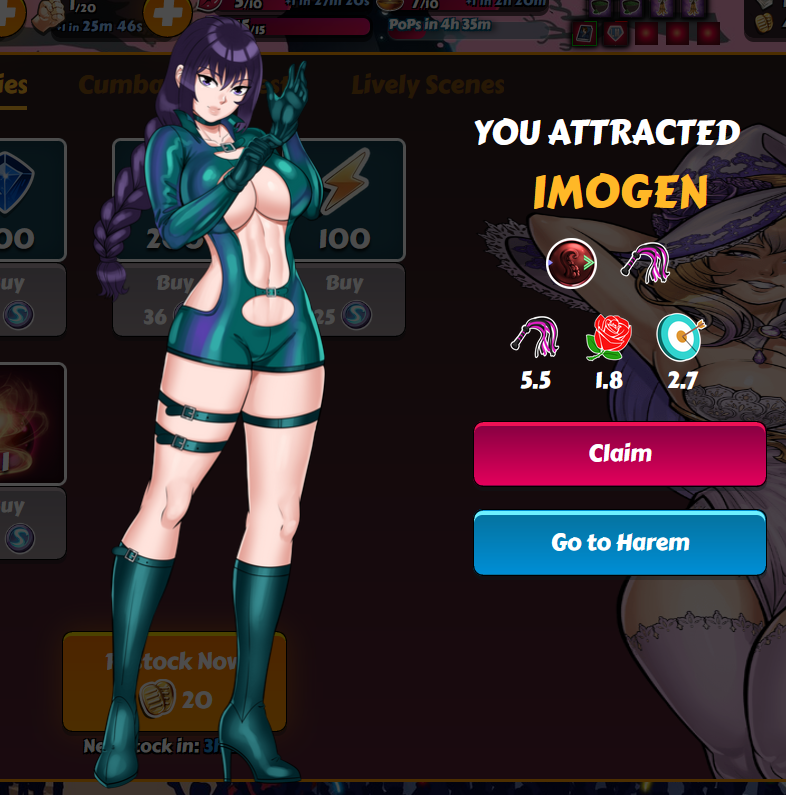
Task: Restock the shop now for 20
Action: pyautogui.click(x=174, y=680)
